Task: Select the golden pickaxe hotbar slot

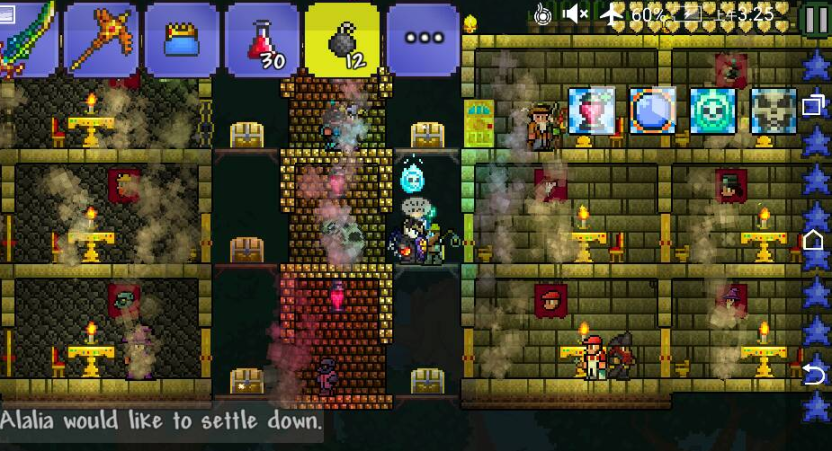Action: pos(101,39)
